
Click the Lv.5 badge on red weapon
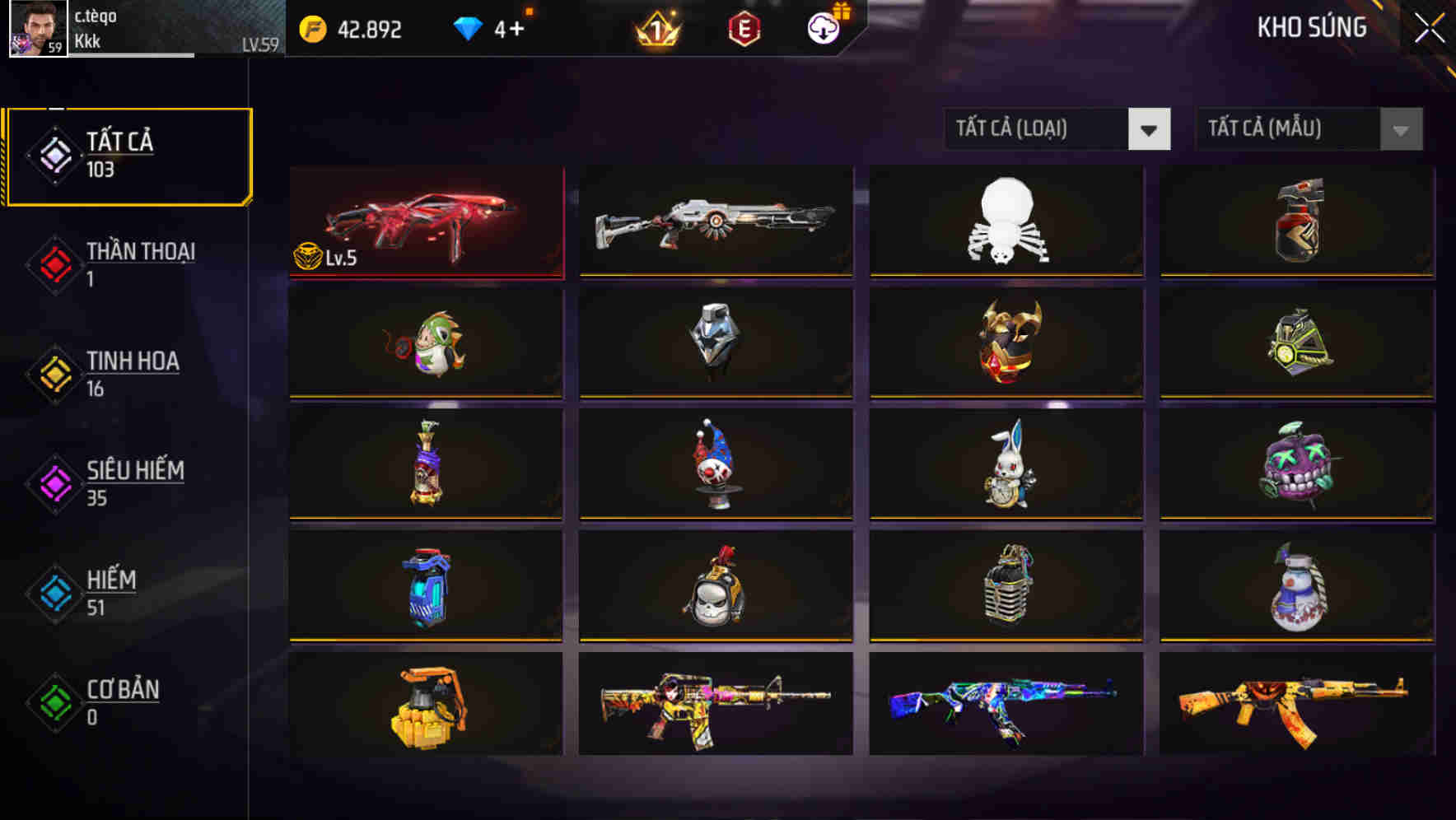tap(322, 254)
